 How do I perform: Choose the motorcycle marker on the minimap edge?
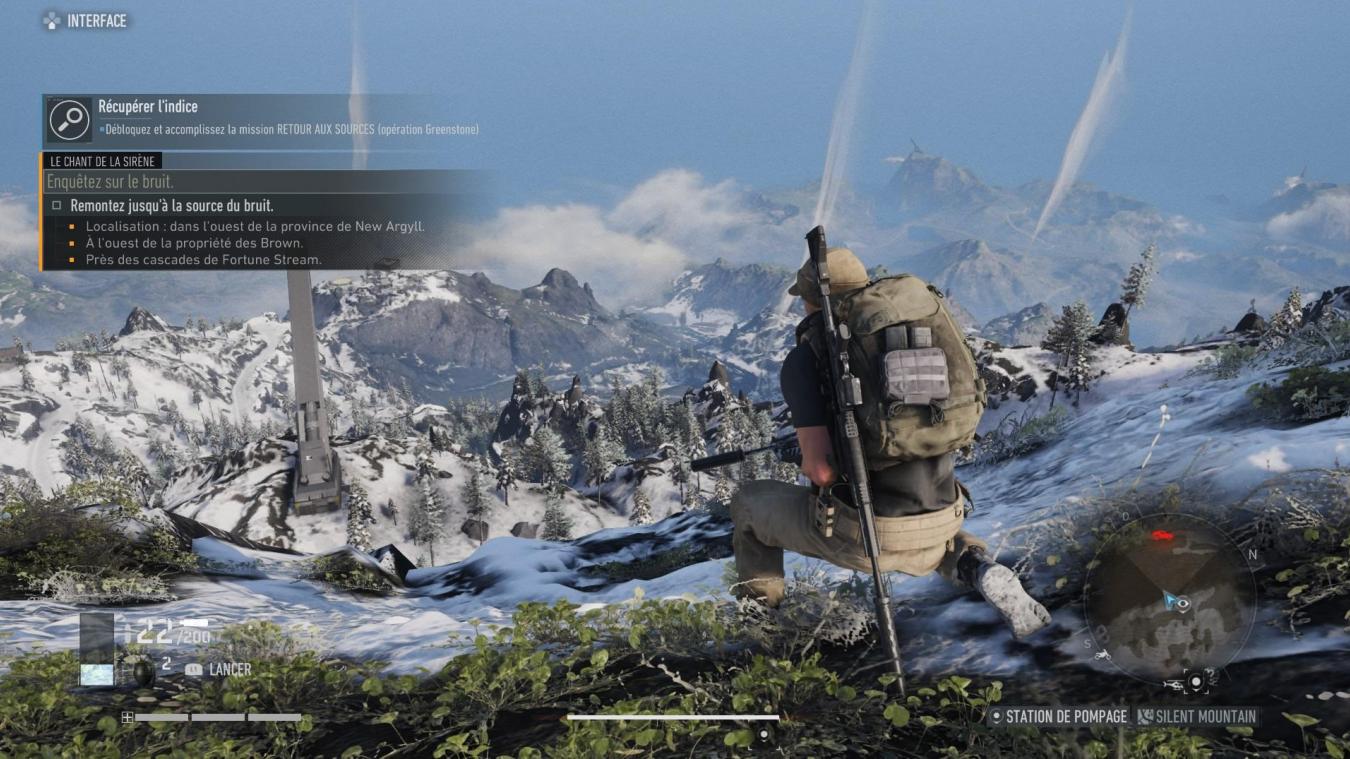coord(1101,655)
